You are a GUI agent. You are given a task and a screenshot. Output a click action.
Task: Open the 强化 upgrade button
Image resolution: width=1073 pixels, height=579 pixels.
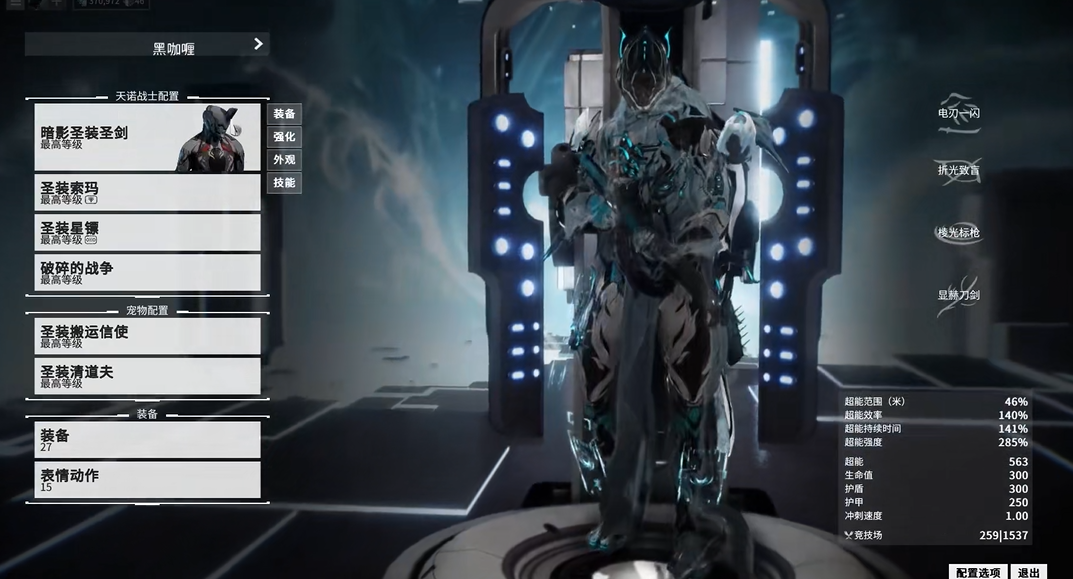pos(284,137)
